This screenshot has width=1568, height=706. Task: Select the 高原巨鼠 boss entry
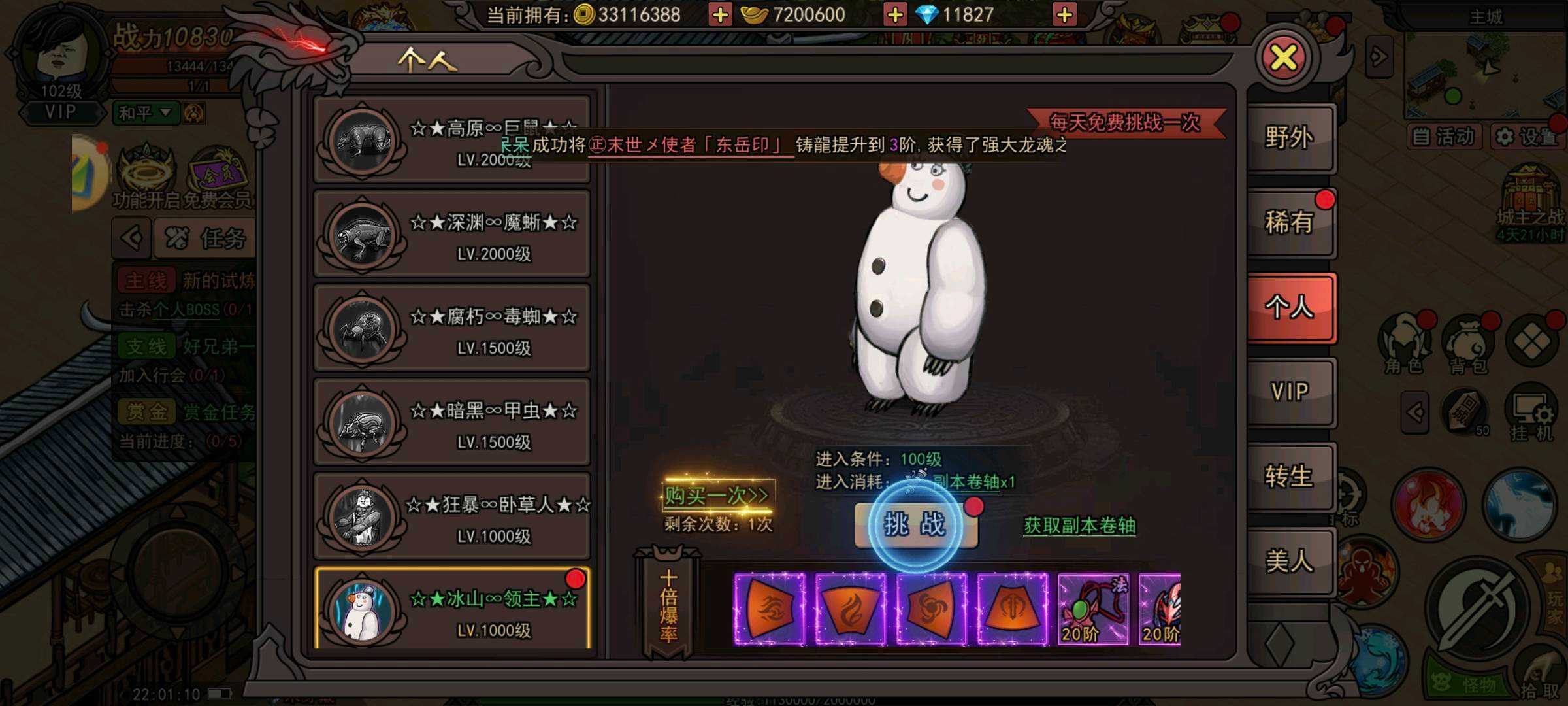pyautogui.click(x=452, y=139)
